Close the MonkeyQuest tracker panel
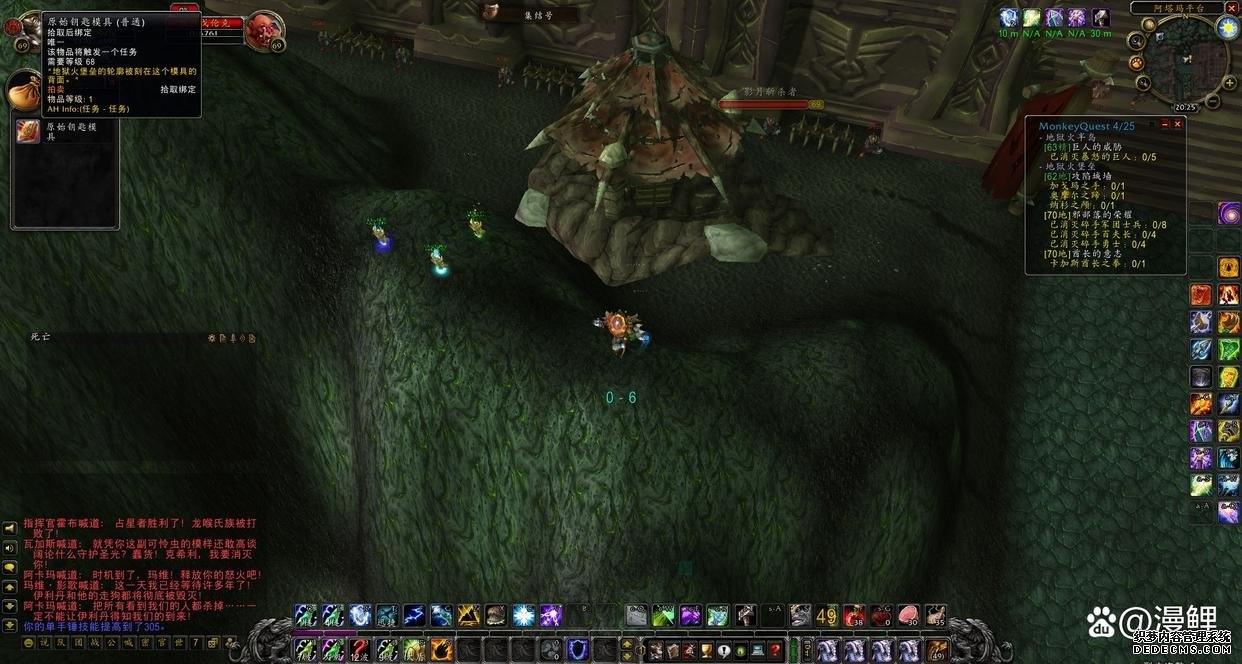 [1178, 124]
